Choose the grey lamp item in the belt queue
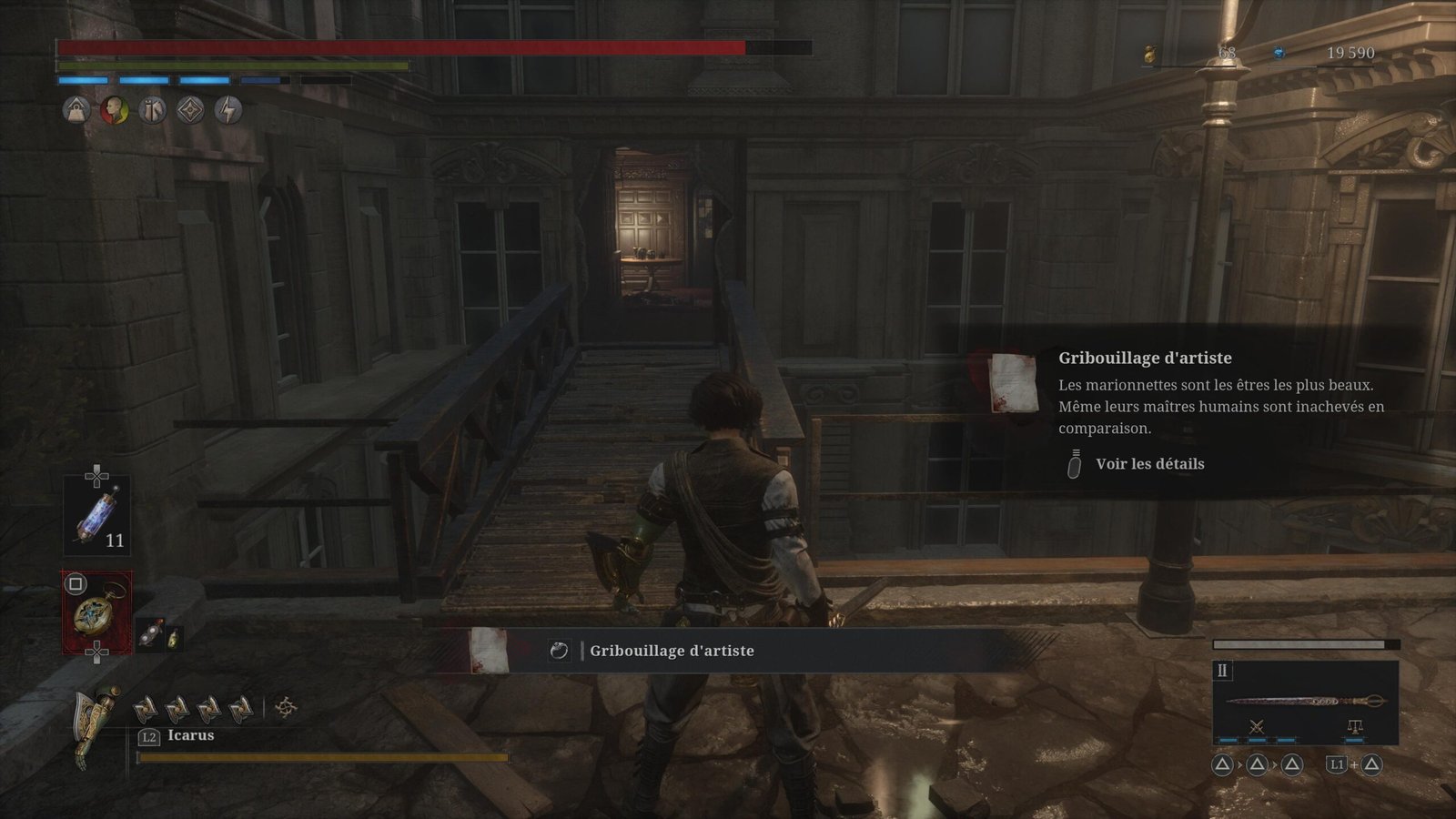Viewport: 1456px width, 819px height. coord(148,635)
